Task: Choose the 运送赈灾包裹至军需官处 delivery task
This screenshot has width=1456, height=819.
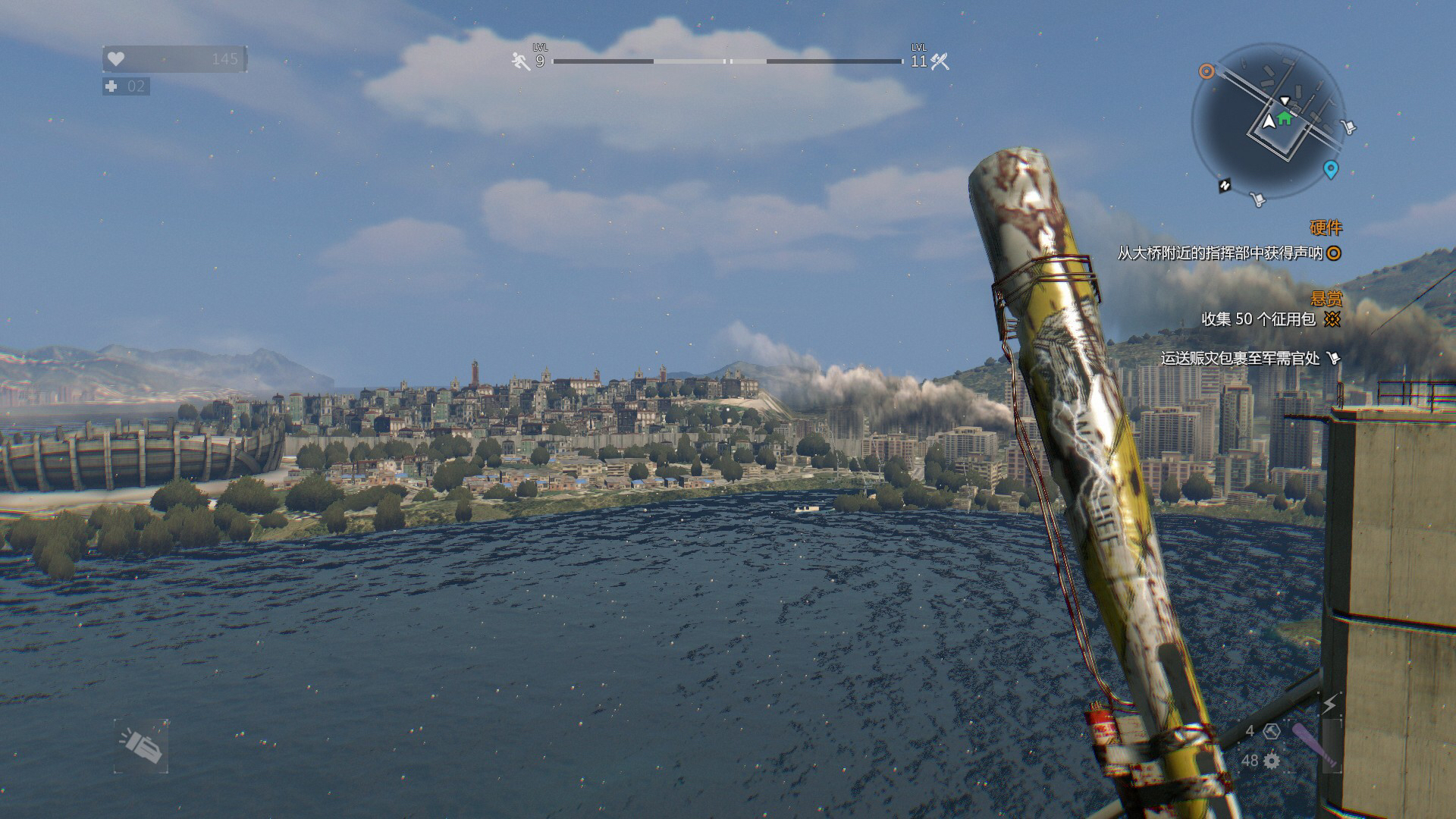Action: pyautogui.click(x=1241, y=358)
